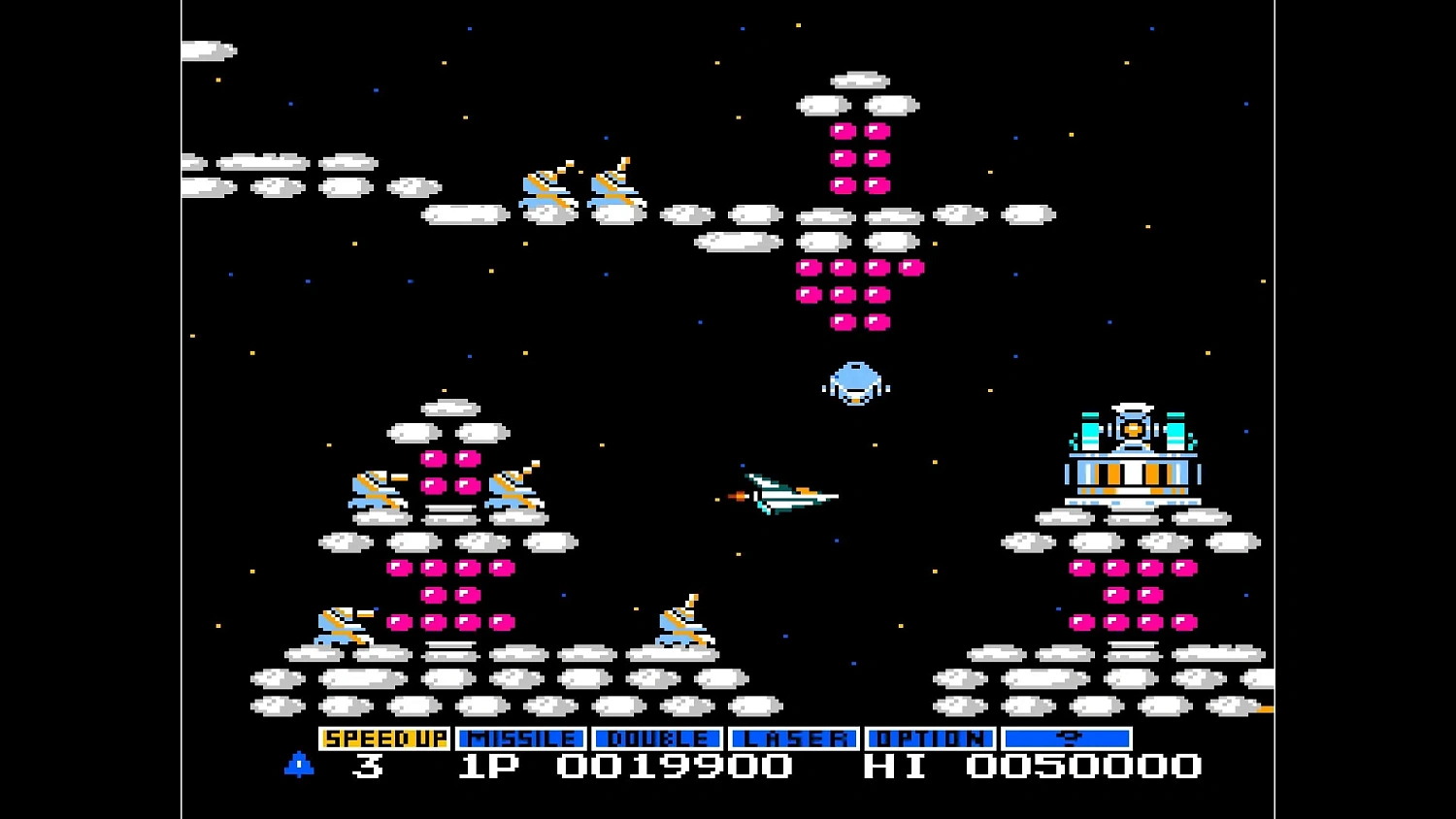1456x819 pixels.
Task: Toggle the DOUBLE power-up cell
Action: [x=656, y=738]
